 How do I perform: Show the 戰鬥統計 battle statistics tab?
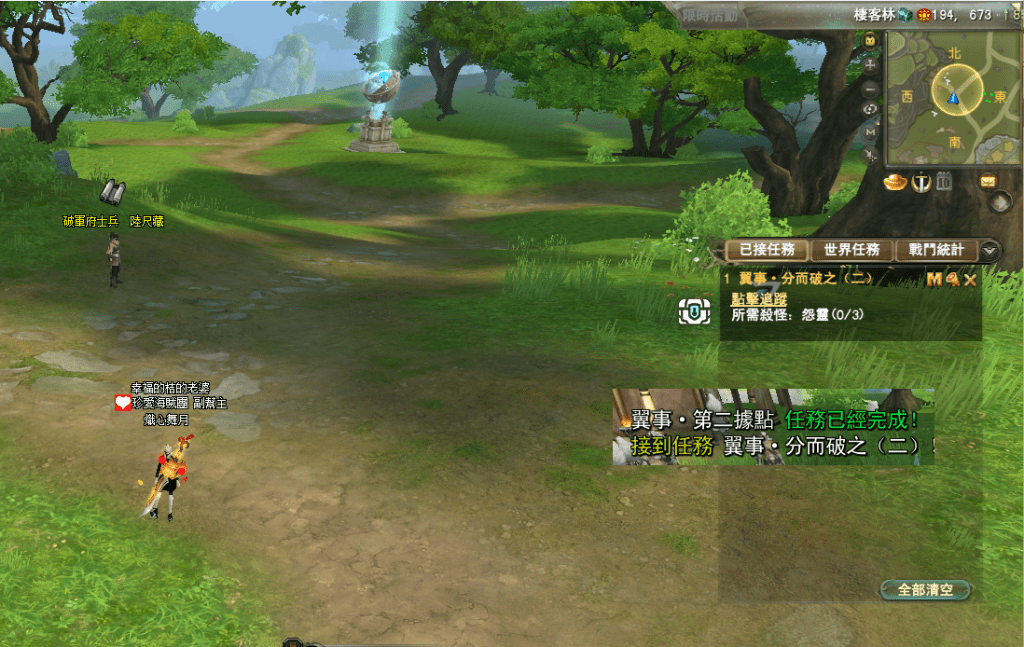(937, 250)
